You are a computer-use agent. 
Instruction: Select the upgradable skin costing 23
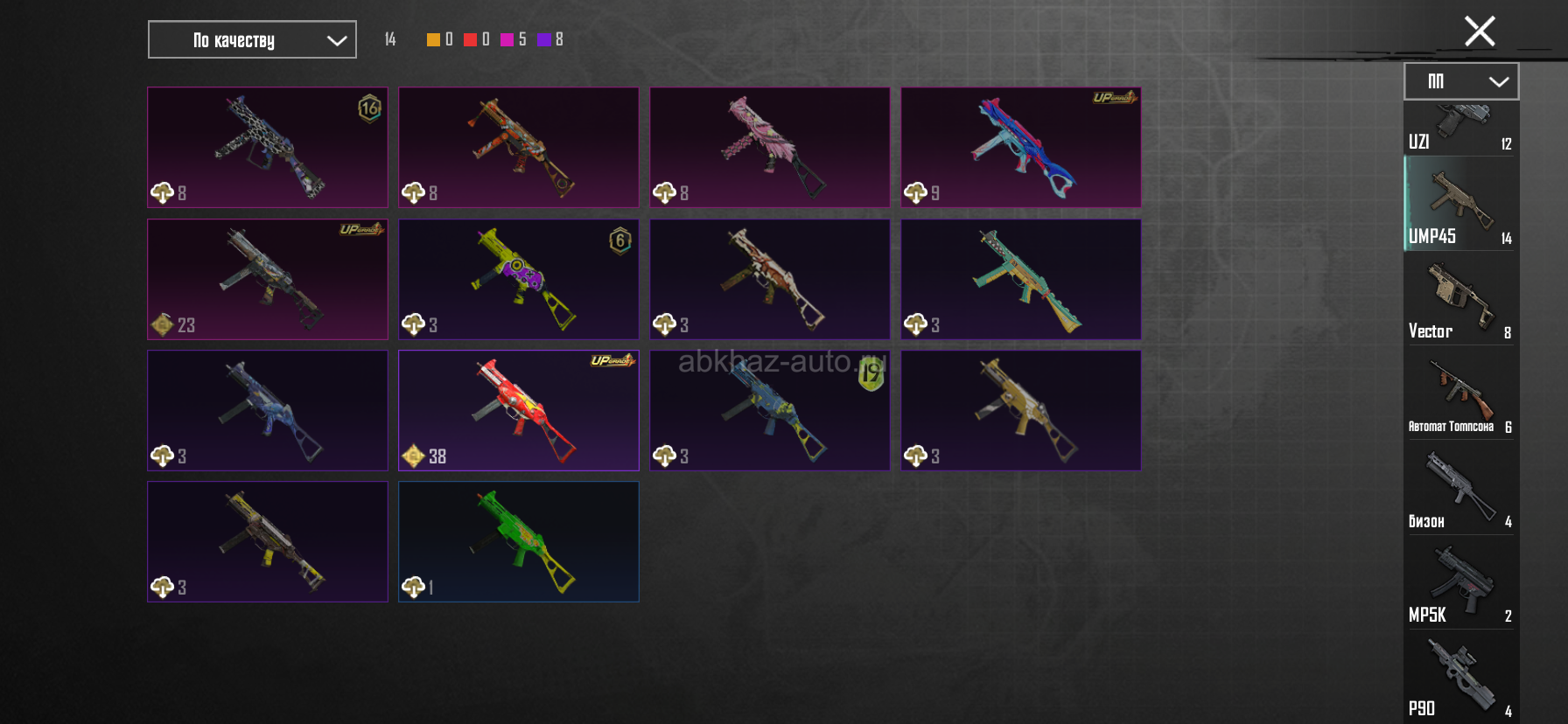coord(268,279)
